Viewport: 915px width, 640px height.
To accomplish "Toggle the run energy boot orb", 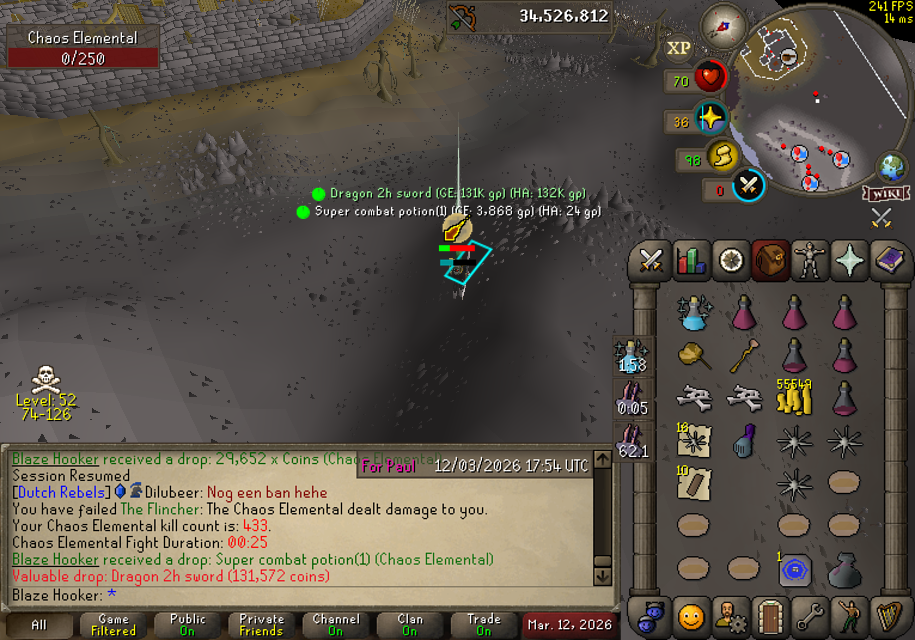I will click(x=722, y=157).
